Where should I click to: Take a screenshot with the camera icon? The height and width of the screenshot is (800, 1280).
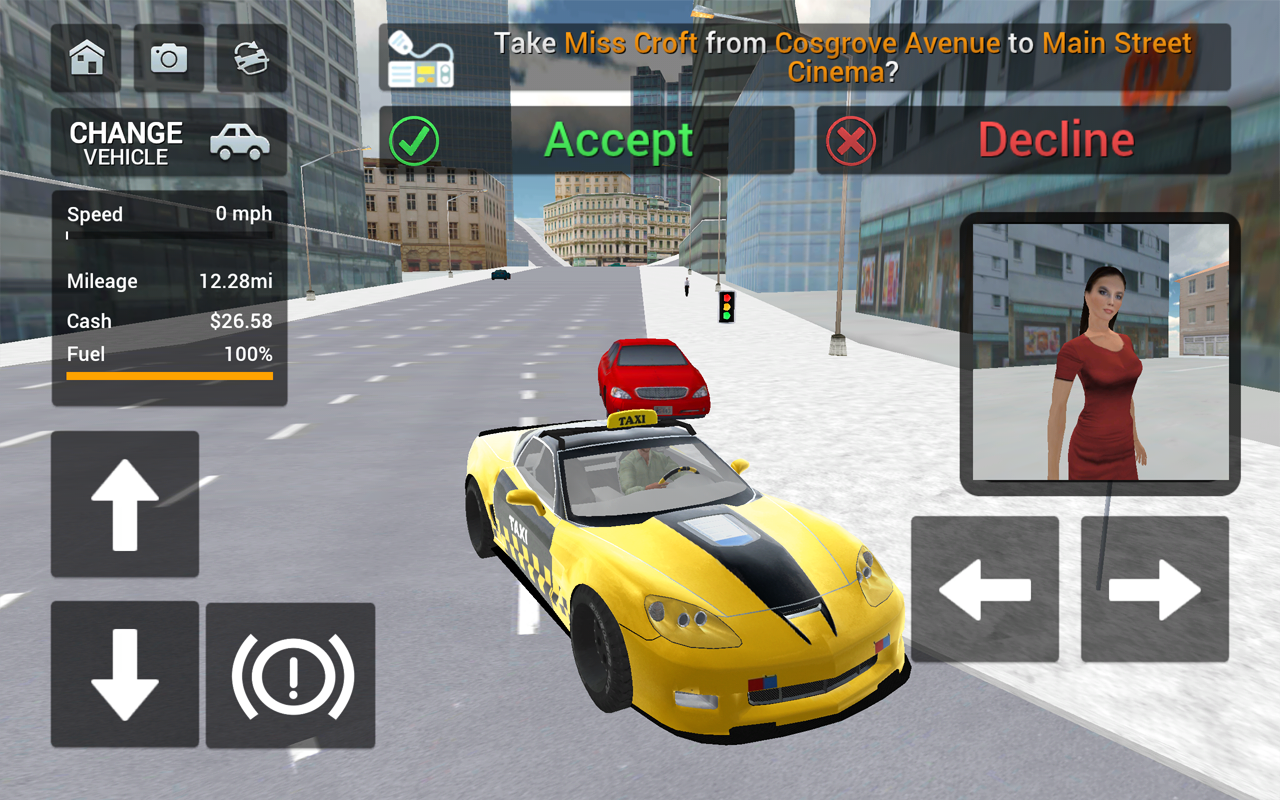[x=168, y=57]
